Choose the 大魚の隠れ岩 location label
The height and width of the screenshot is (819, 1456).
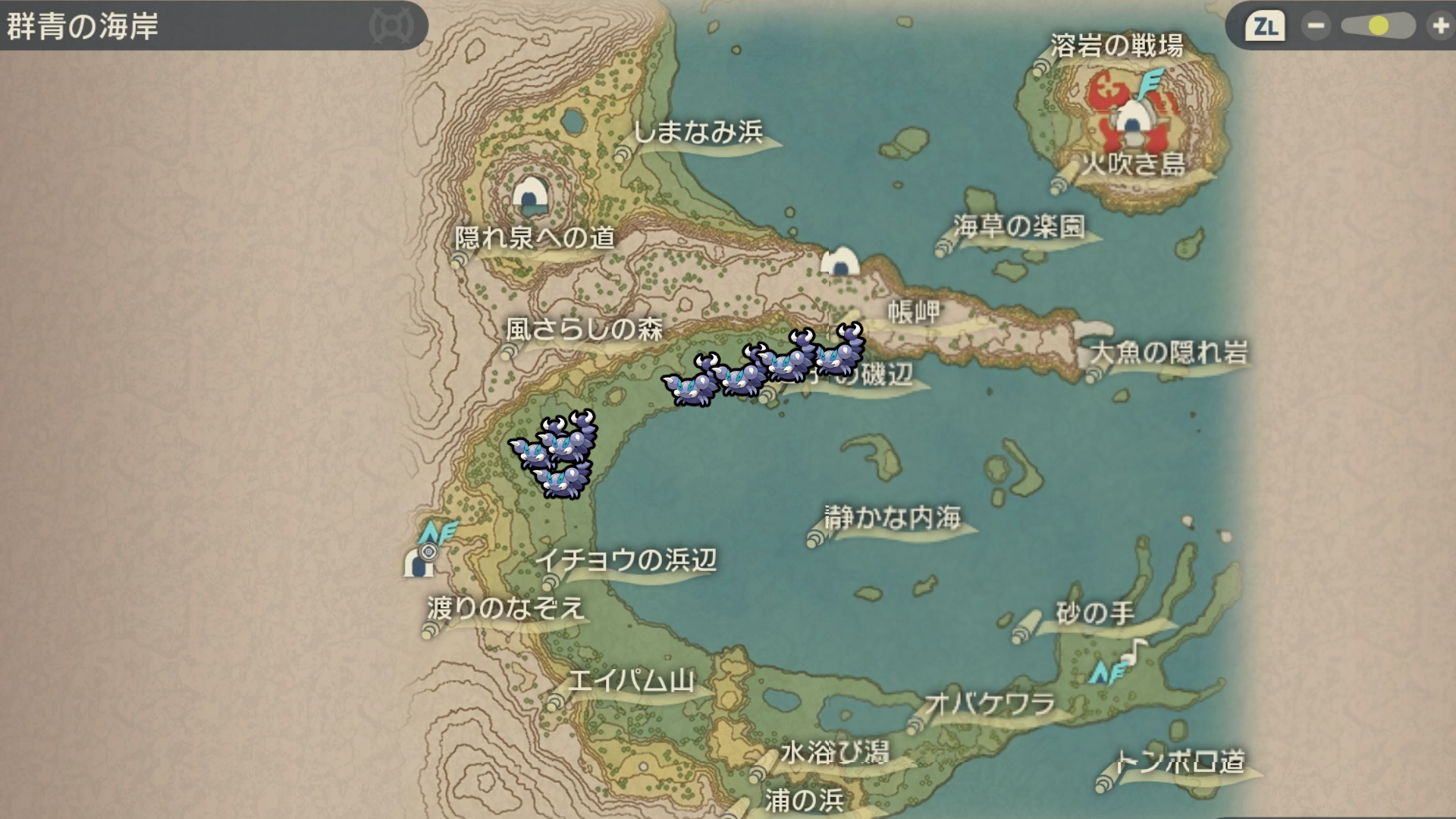1169,353
